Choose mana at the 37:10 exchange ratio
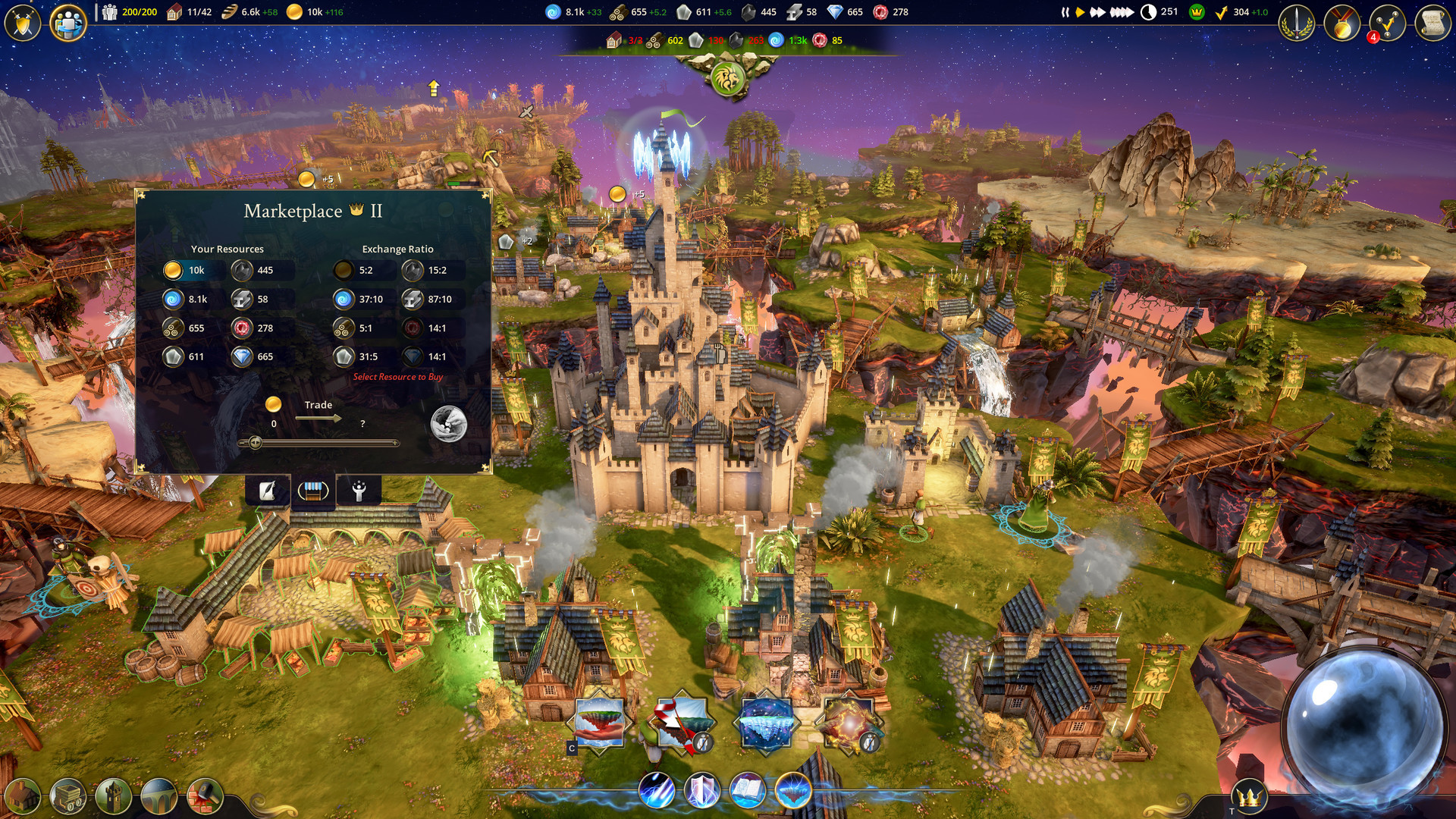The height and width of the screenshot is (819, 1456). click(x=344, y=300)
